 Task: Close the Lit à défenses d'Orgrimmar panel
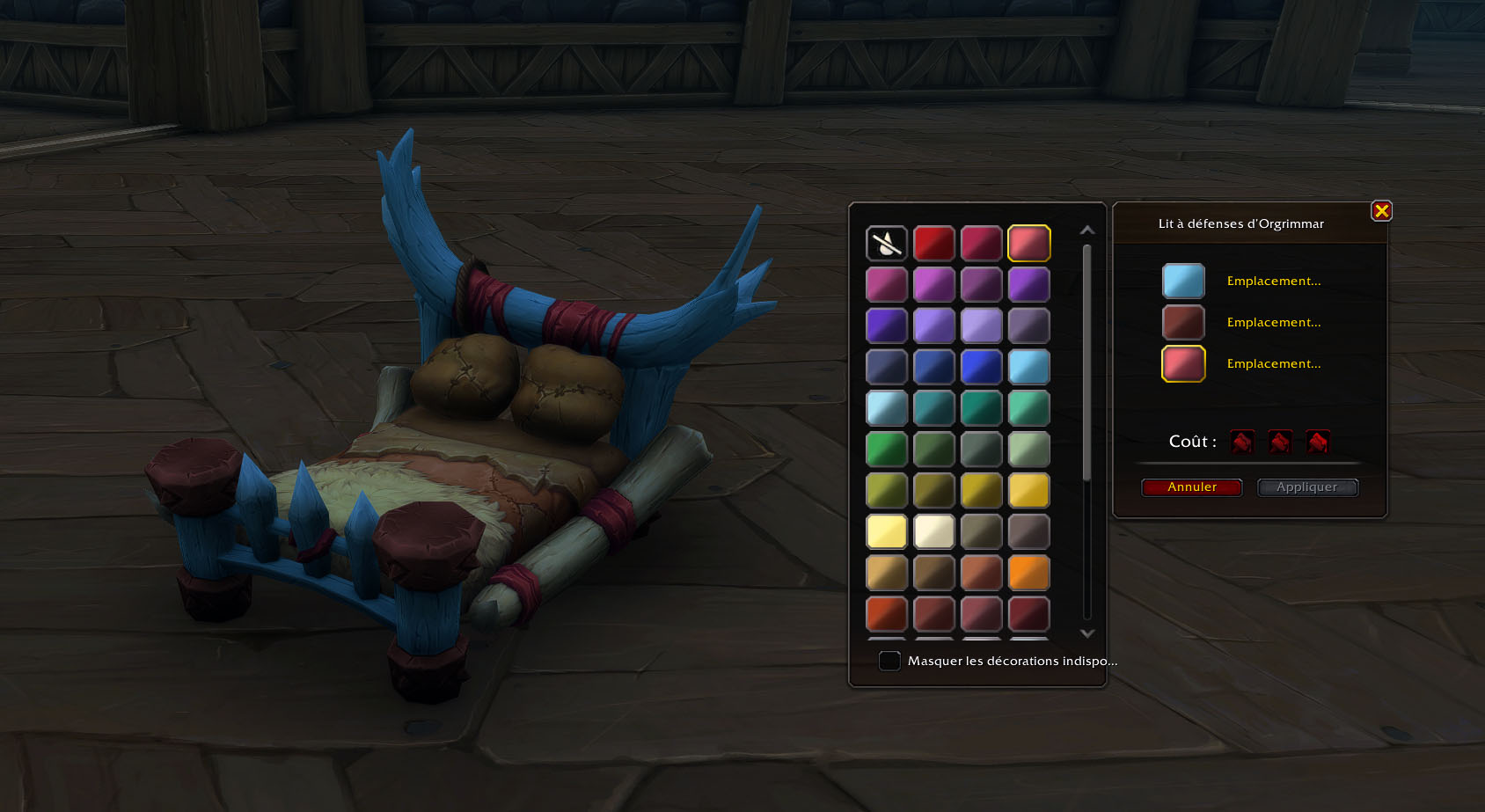point(1381,211)
